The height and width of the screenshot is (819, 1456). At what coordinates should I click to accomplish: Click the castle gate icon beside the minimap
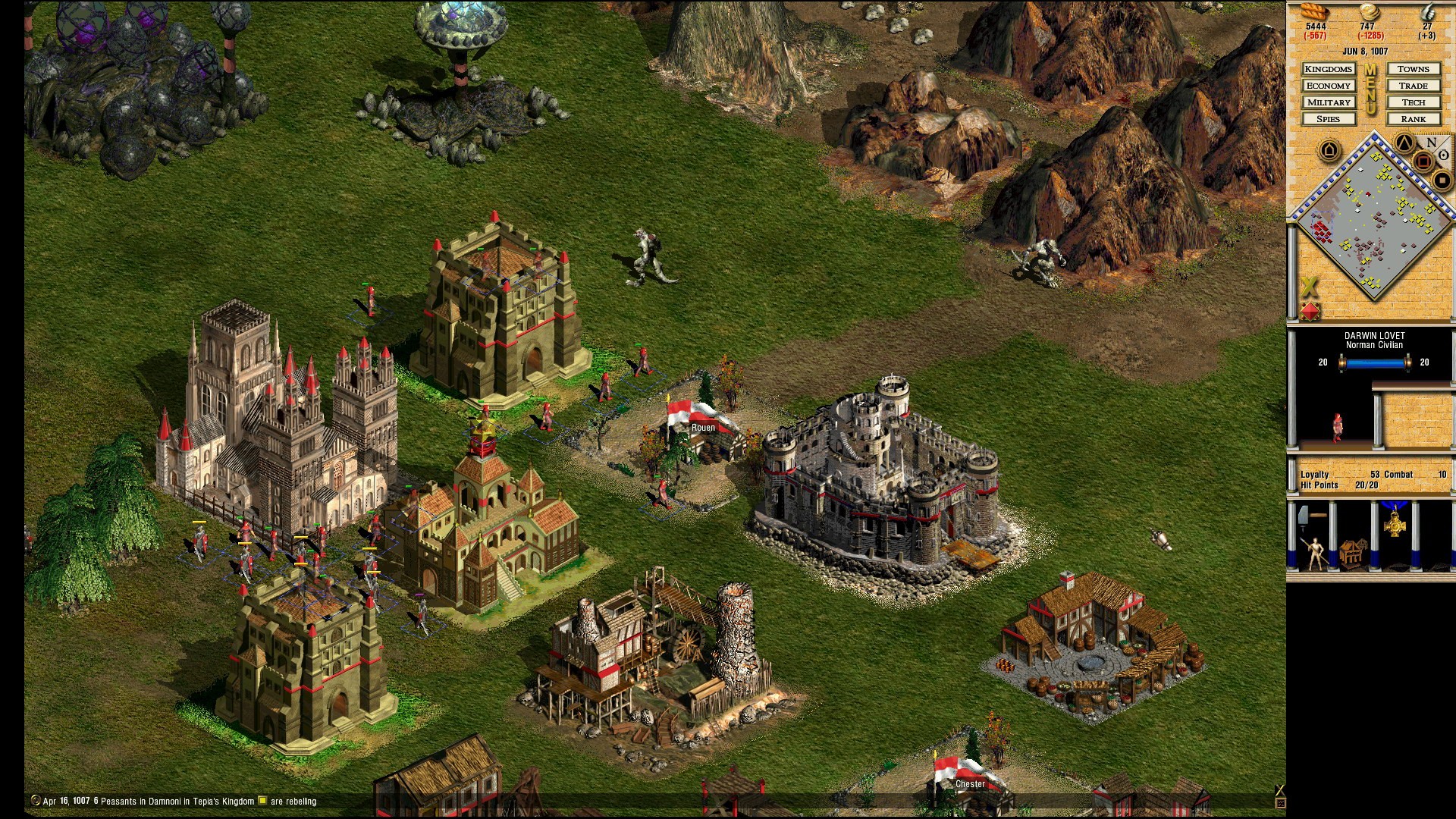click(1329, 148)
